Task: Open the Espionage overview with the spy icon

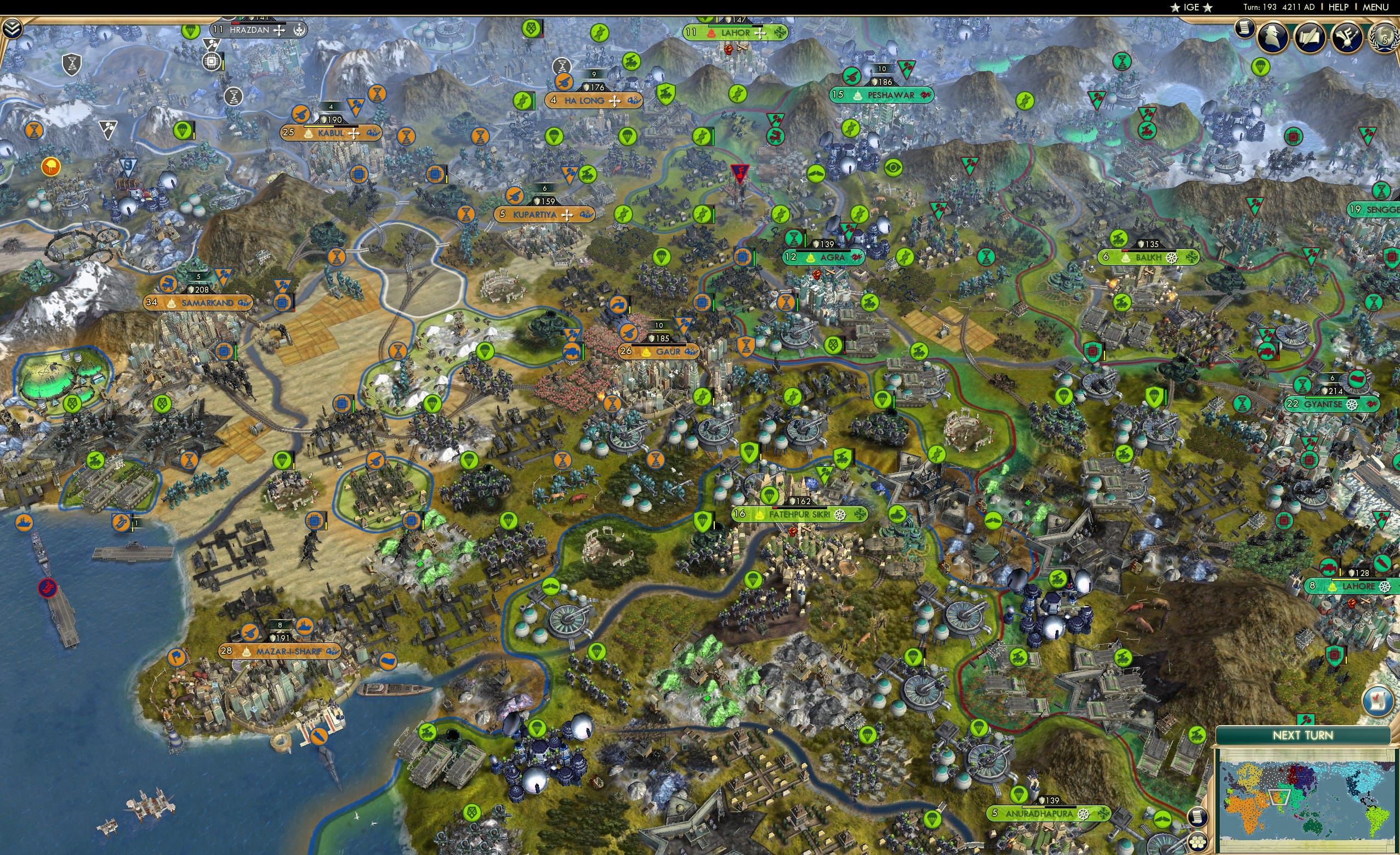Action: (1272, 37)
